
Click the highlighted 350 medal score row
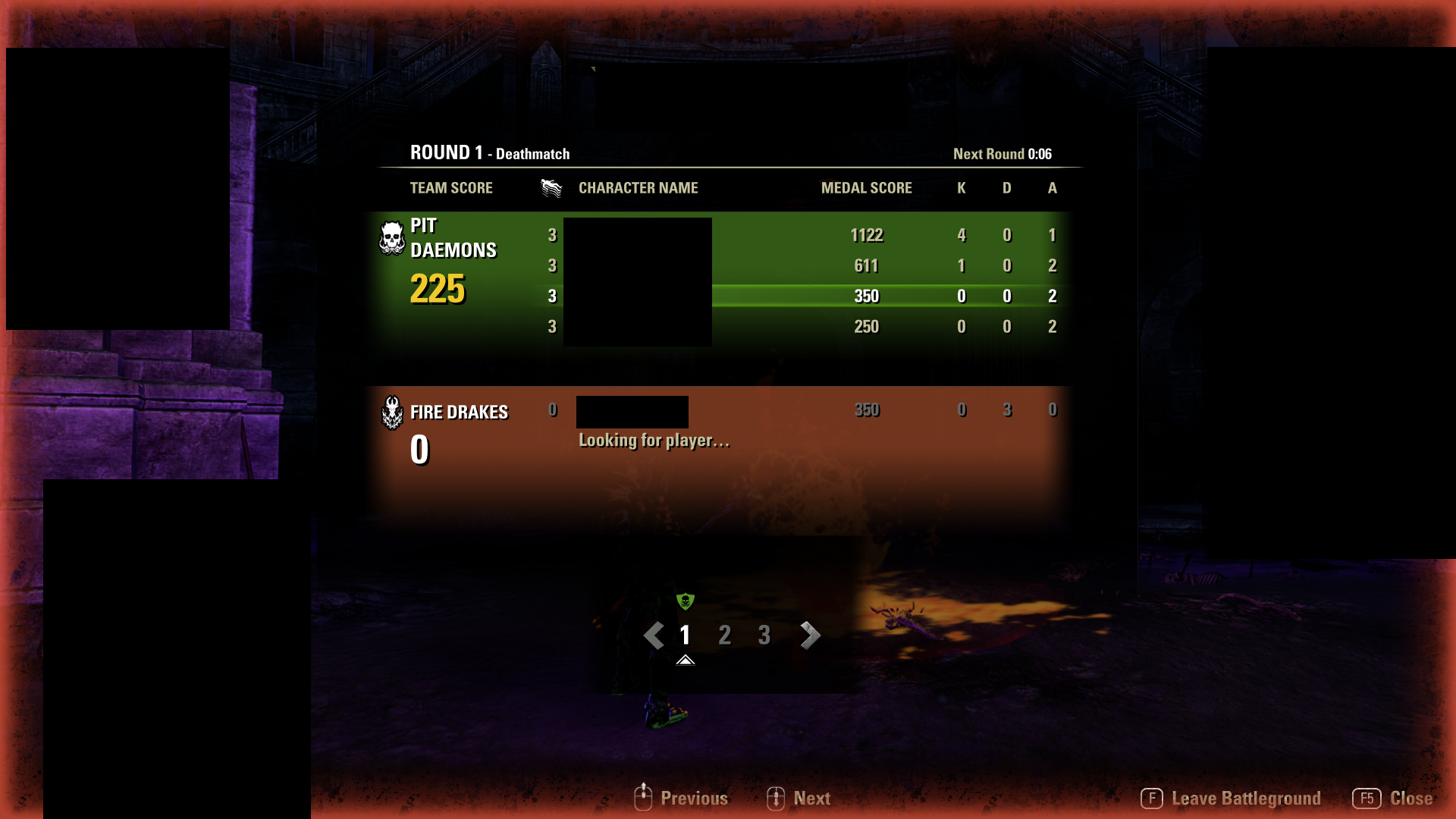pyautogui.click(x=867, y=296)
